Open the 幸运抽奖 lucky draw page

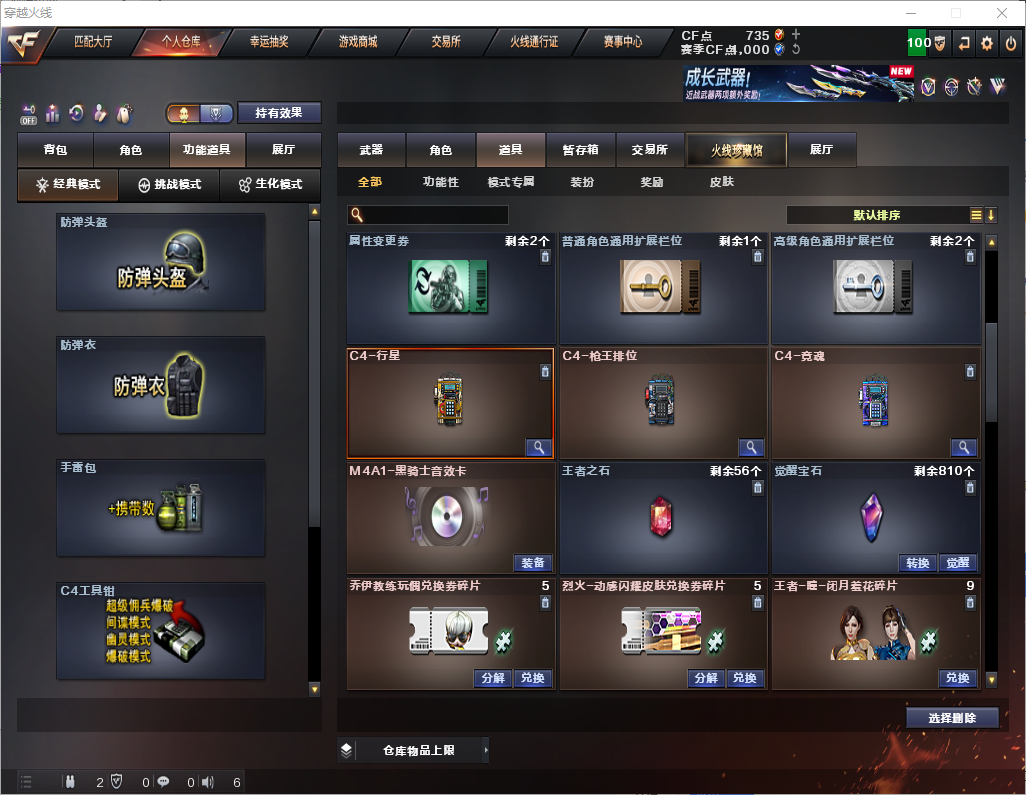(268, 43)
